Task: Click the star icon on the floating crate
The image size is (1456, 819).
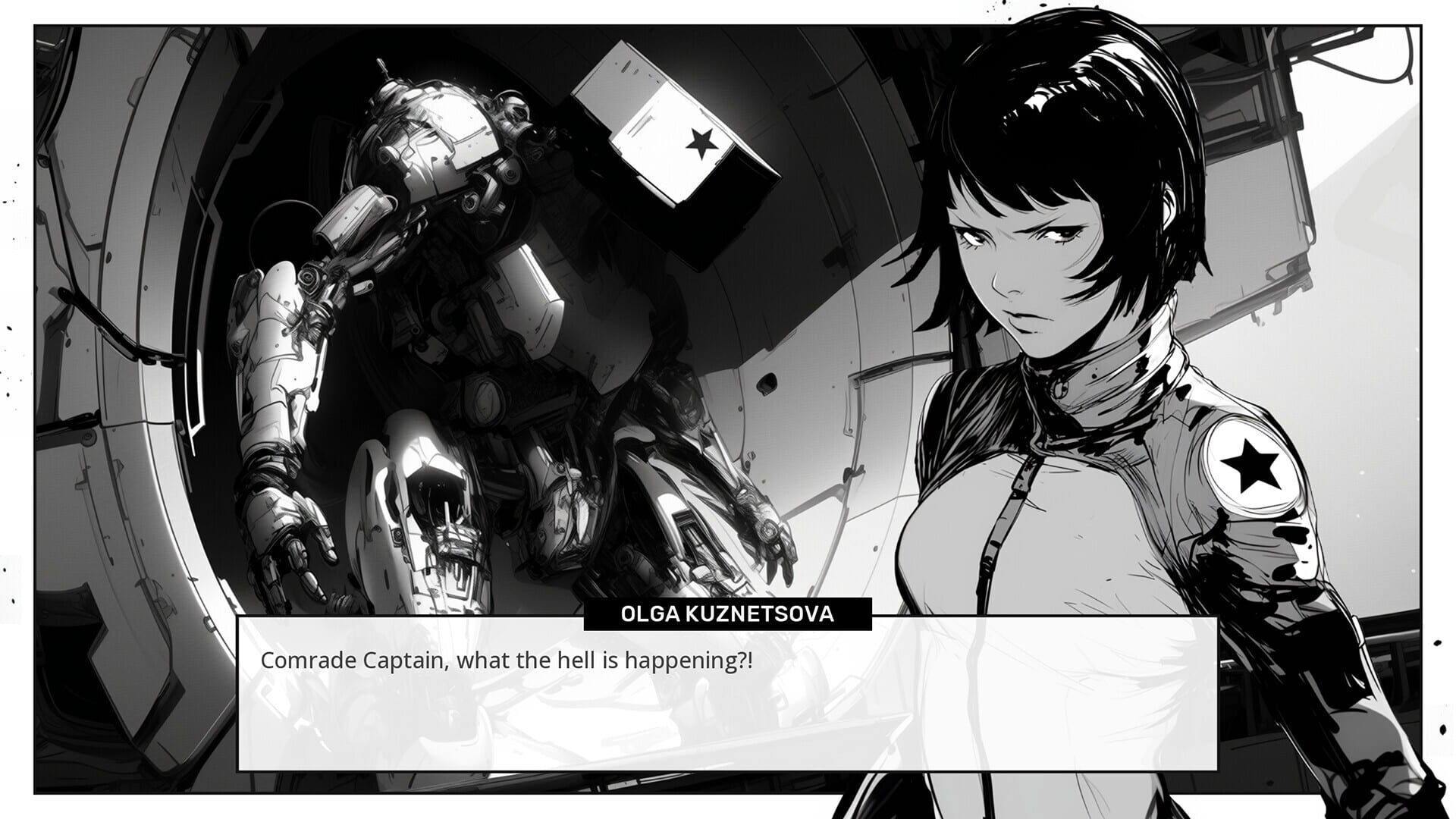Action: point(705,142)
